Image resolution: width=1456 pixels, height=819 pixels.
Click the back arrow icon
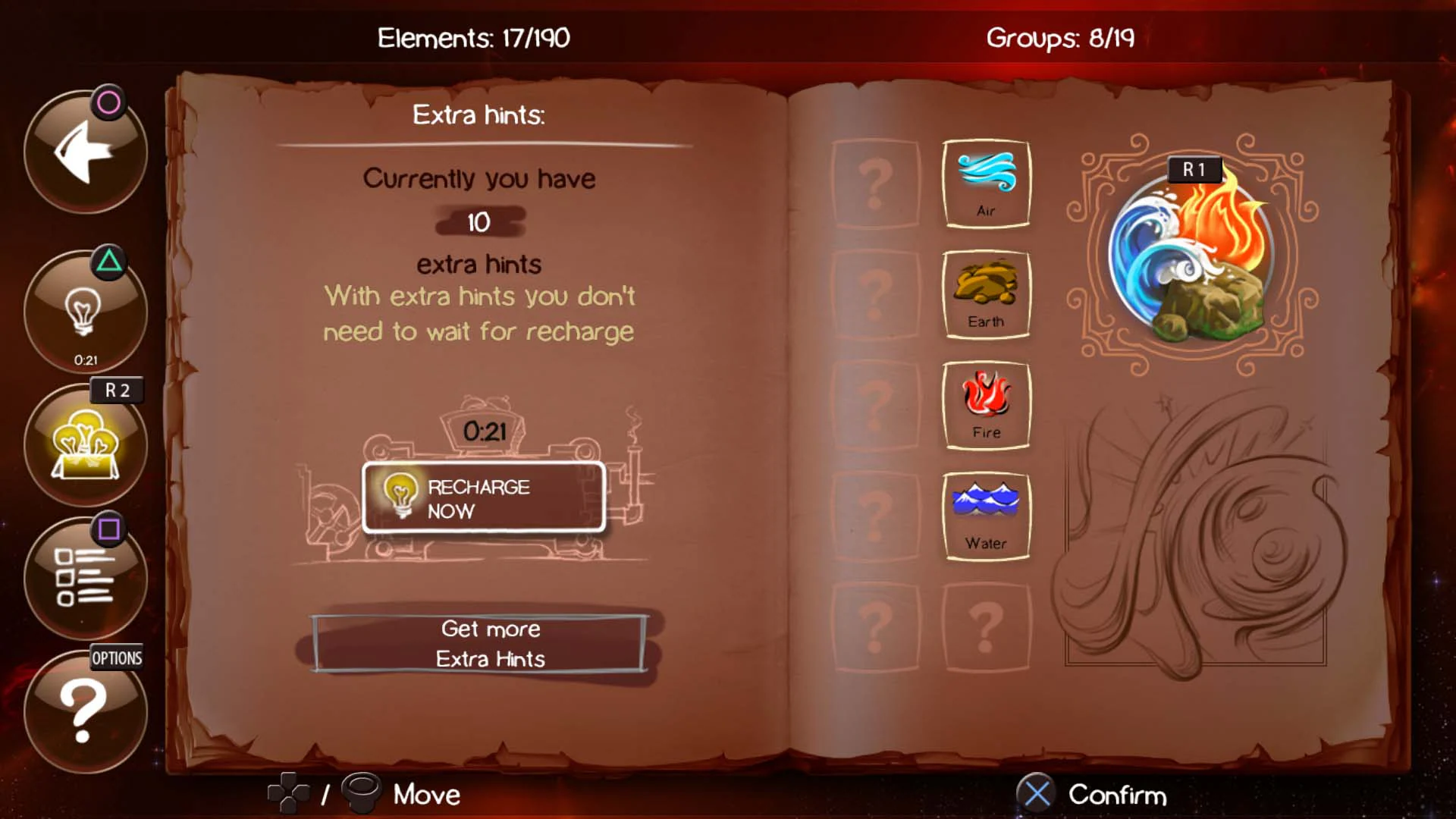point(86,152)
